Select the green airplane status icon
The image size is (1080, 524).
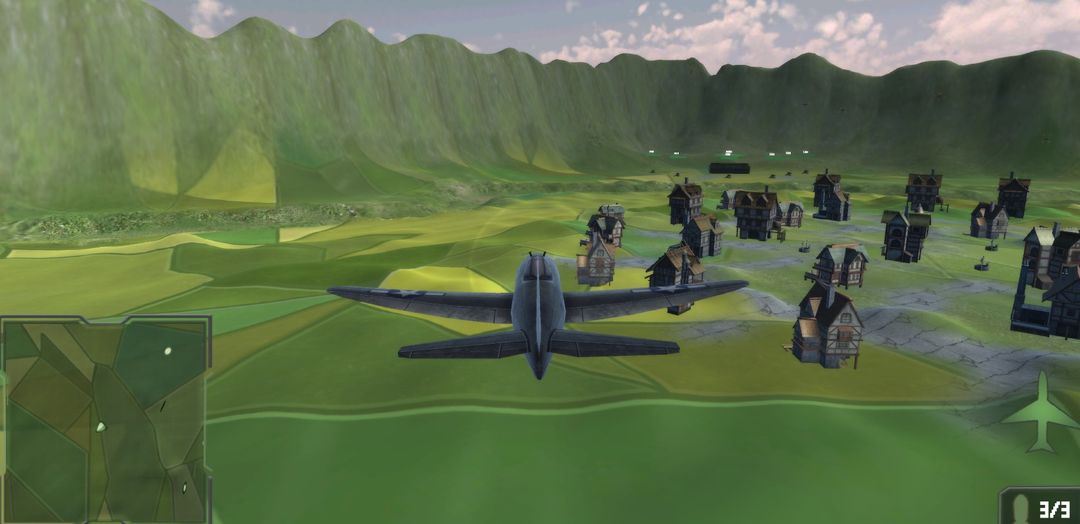1040,411
